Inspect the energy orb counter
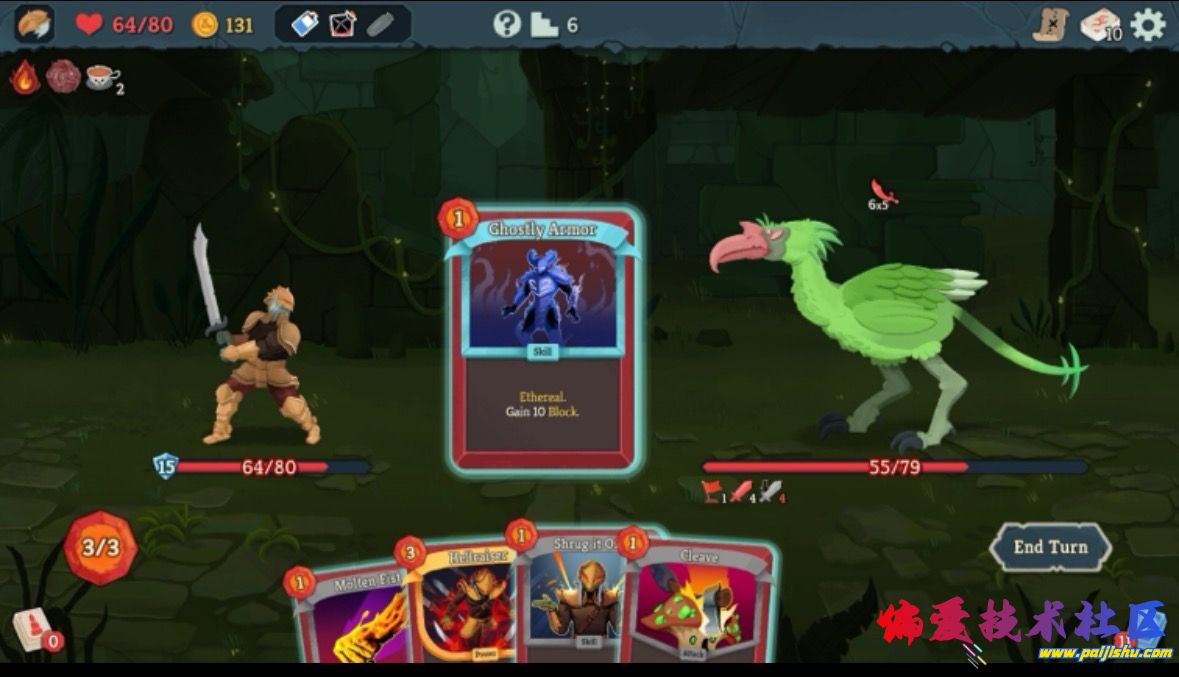The width and height of the screenshot is (1179, 677). click(x=100, y=547)
